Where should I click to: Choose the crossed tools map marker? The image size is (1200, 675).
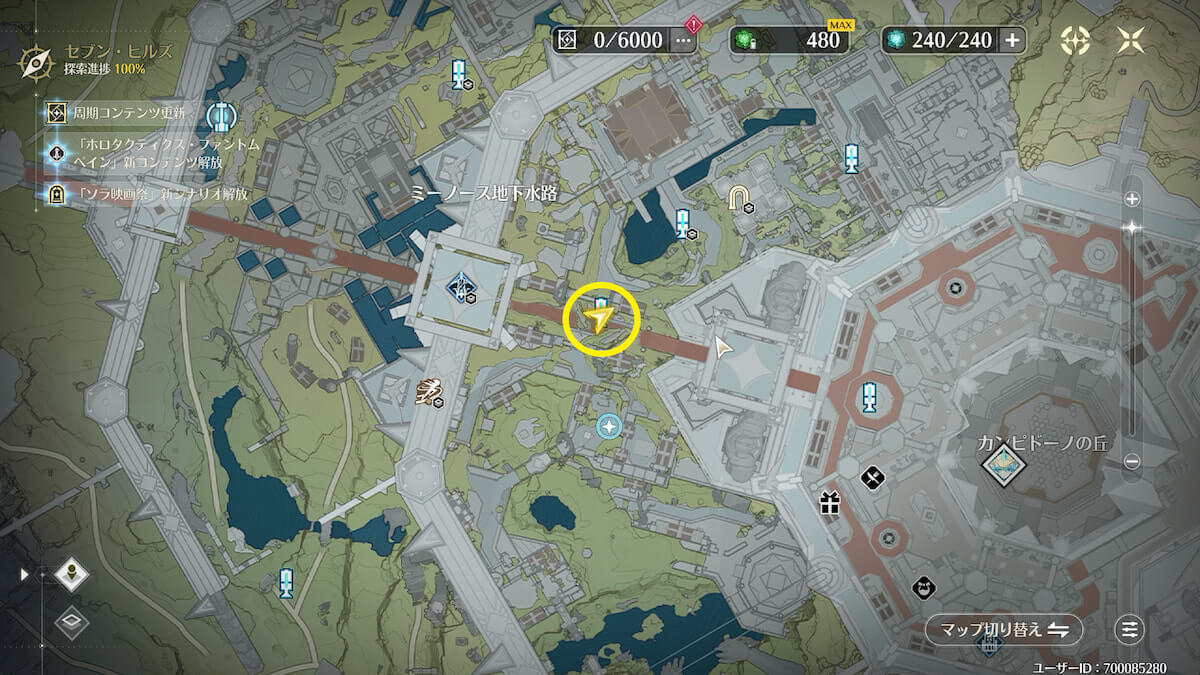pos(873,478)
